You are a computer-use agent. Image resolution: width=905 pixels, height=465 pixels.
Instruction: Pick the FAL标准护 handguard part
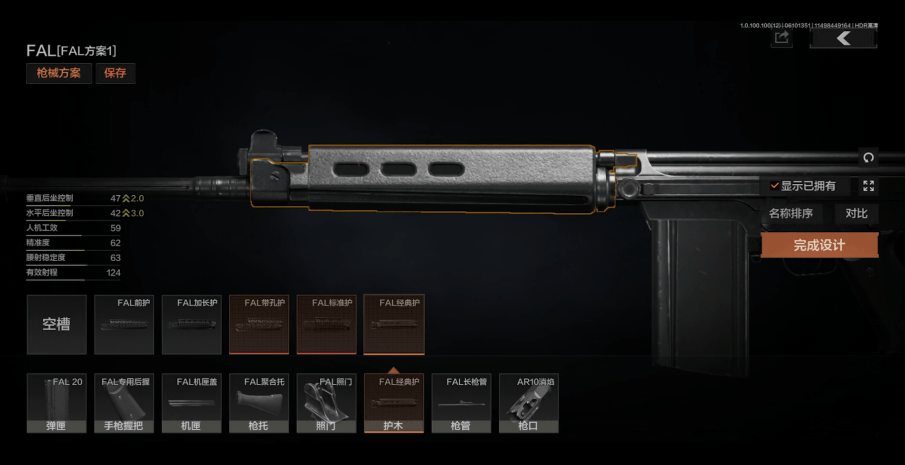coord(326,324)
